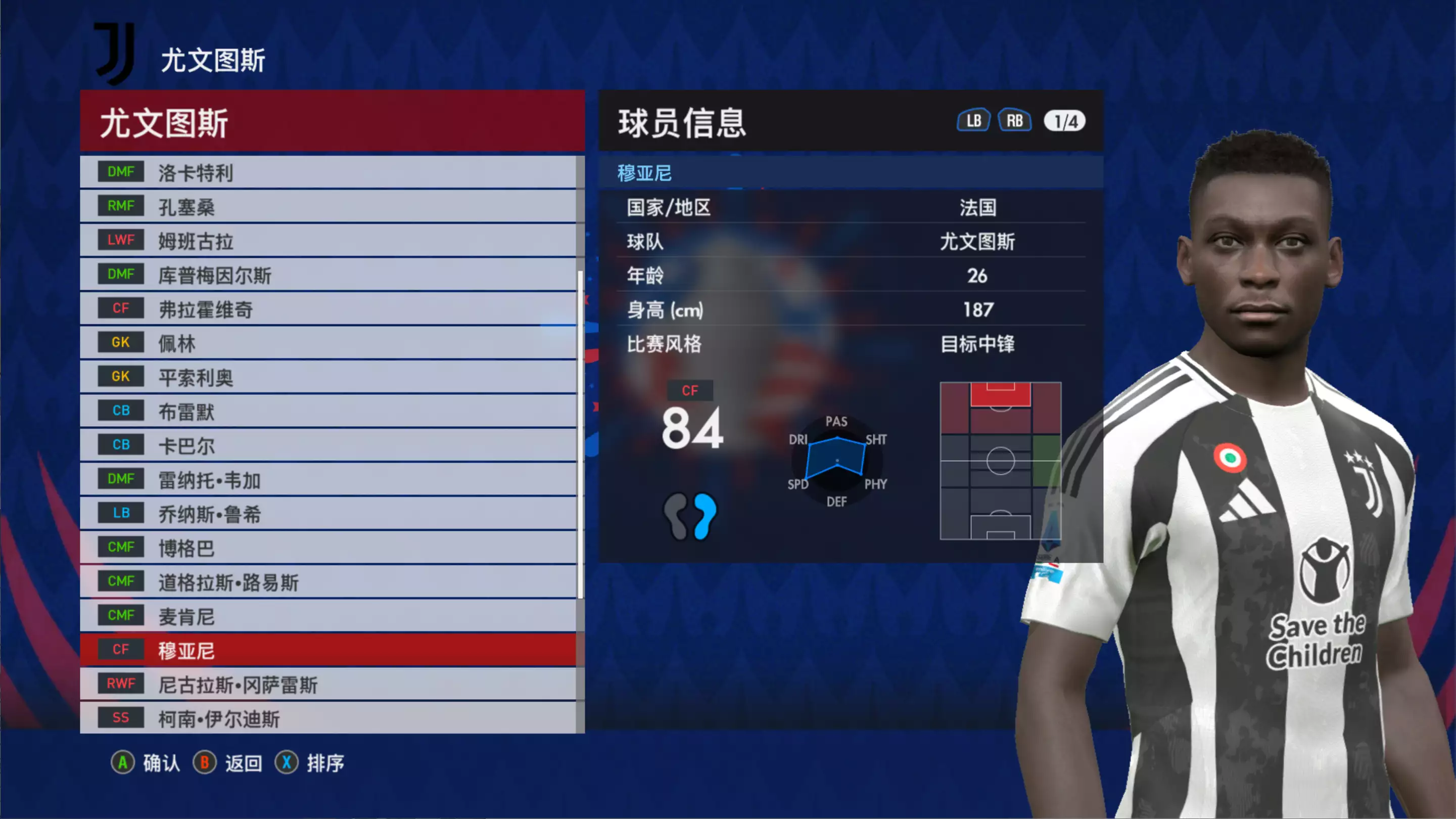The width and height of the screenshot is (1456, 819).
Task: Choose striker 弗拉霍维奇
Action: [x=328, y=309]
